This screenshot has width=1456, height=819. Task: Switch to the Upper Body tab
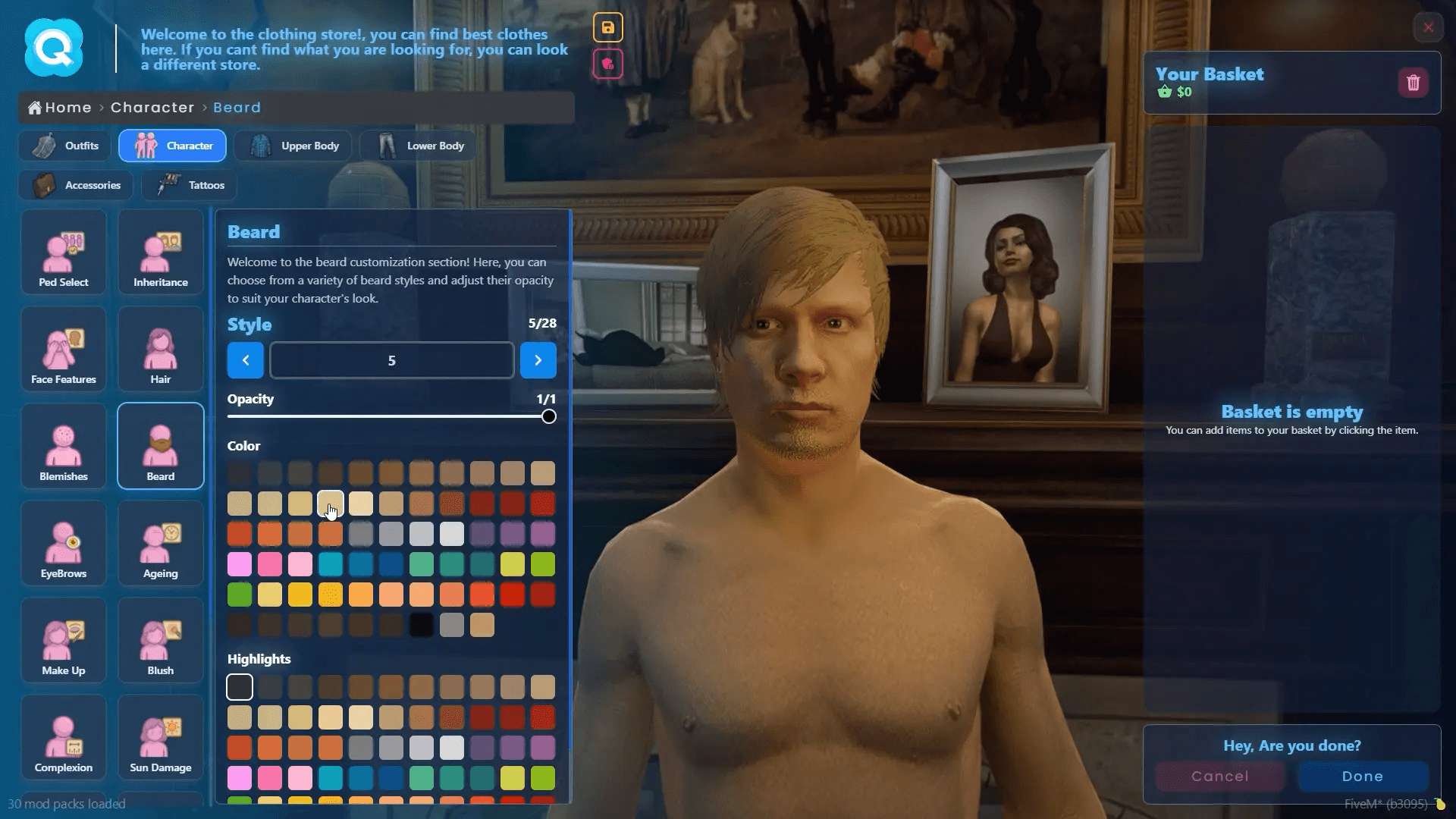(293, 146)
